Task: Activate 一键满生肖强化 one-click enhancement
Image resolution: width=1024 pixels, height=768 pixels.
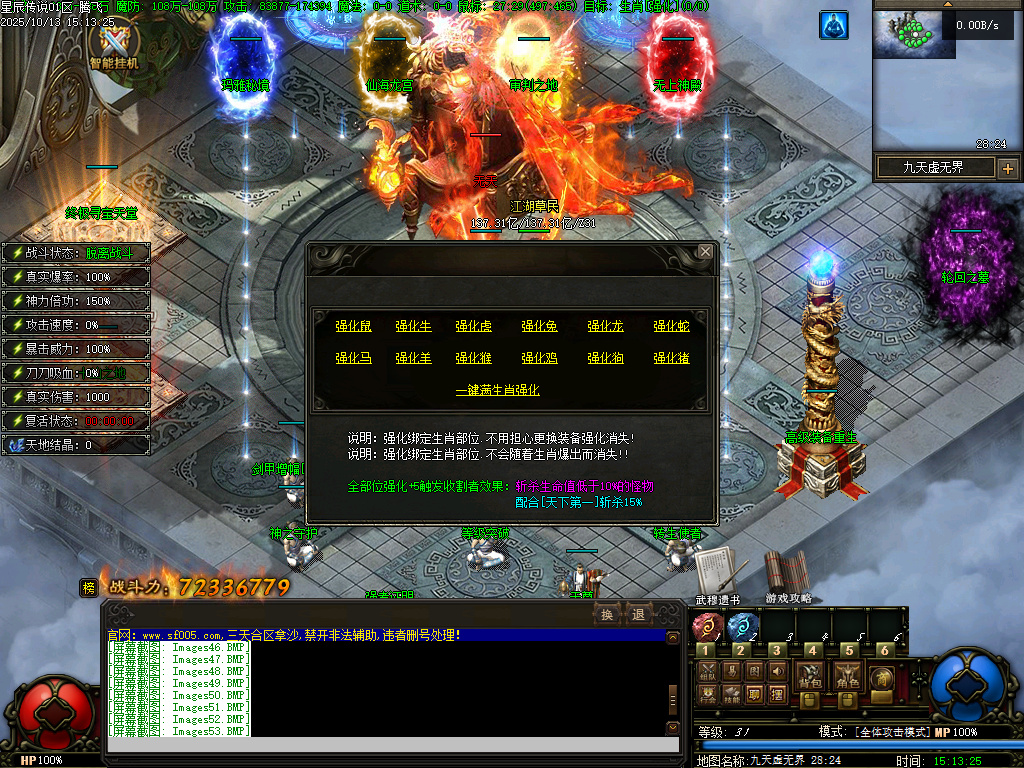Action: [497, 390]
